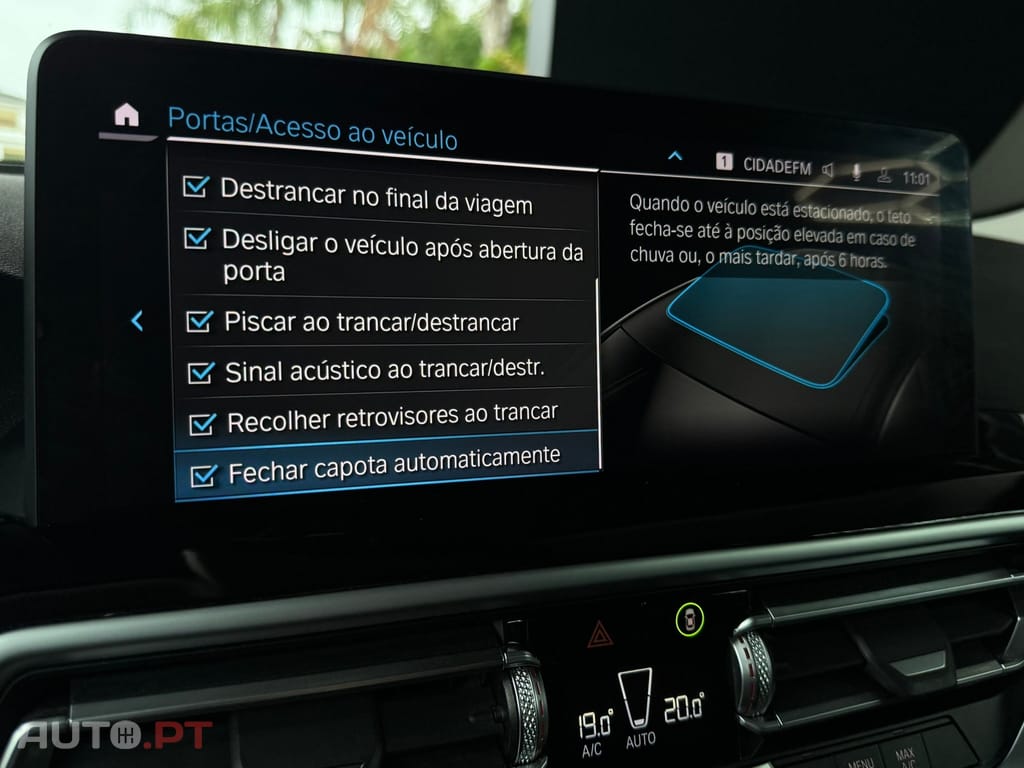Toggle Recolher retrovisores ao trancar
Viewport: 1024px width, 768px height.
coord(202,423)
